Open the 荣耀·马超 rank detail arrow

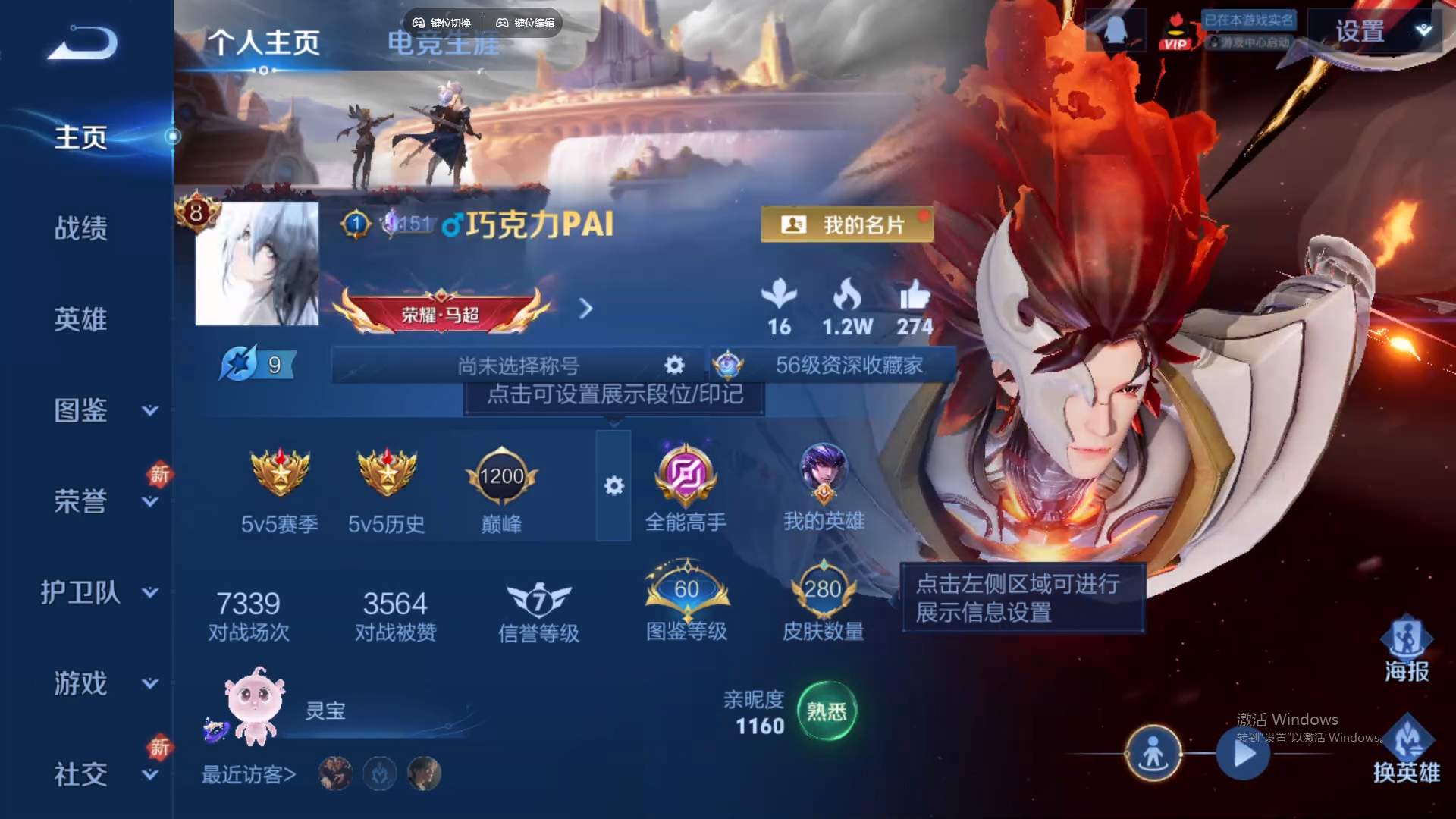585,309
